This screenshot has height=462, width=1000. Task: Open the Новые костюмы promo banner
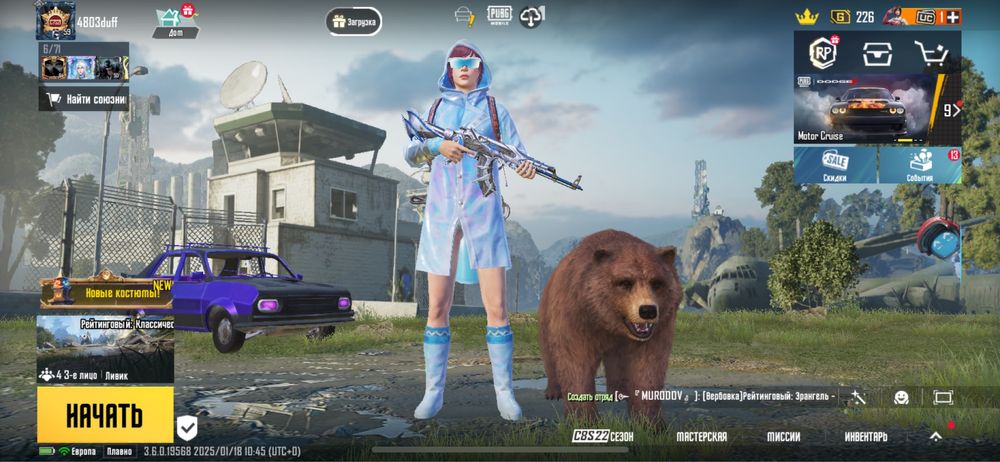tap(107, 292)
